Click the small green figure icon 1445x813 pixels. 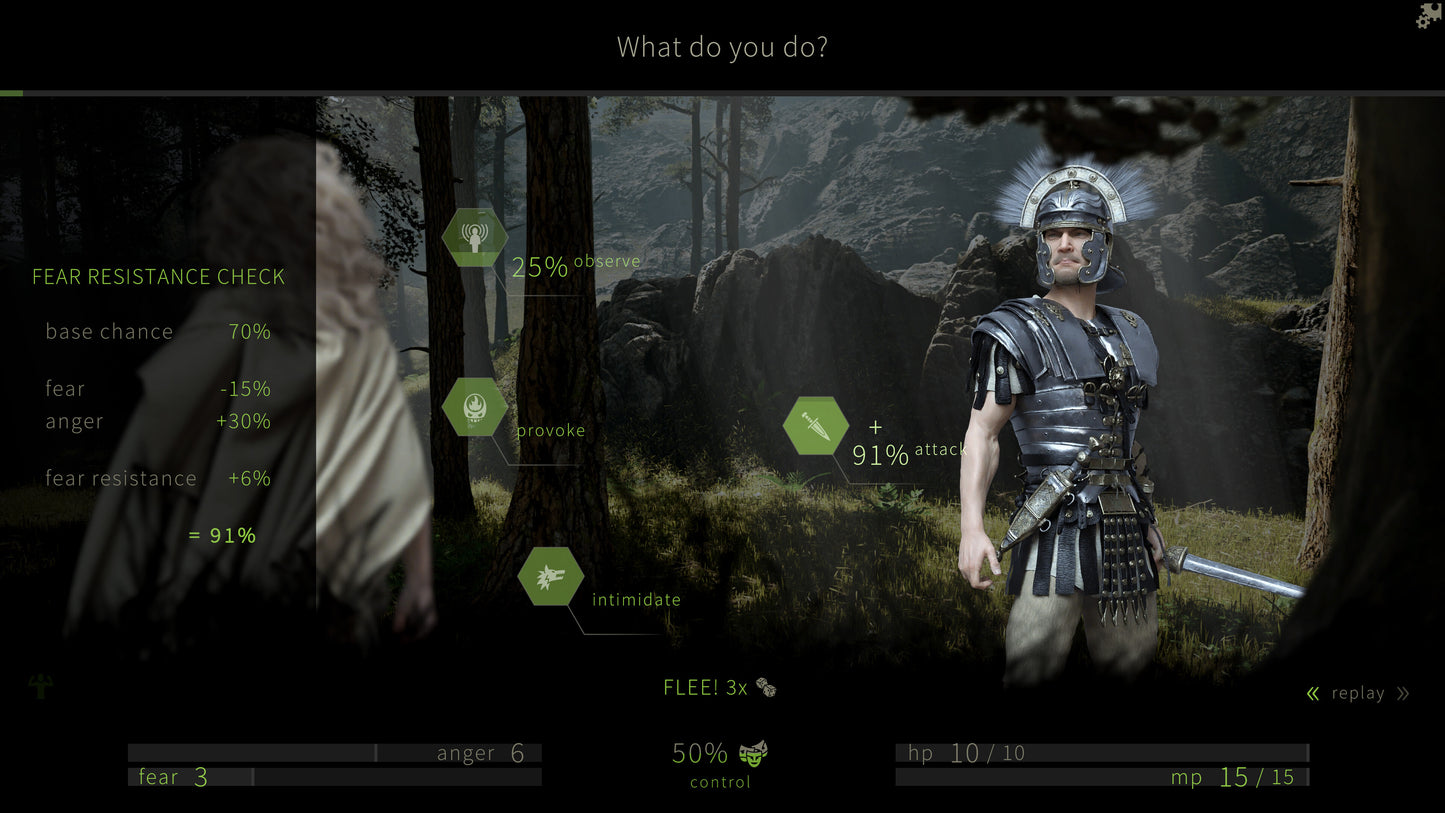[x=41, y=686]
